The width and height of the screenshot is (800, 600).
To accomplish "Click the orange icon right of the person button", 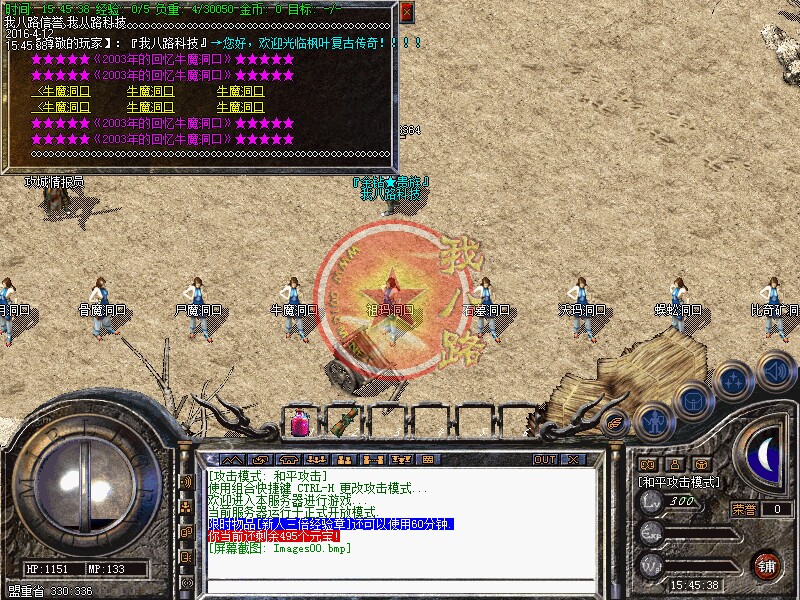I will (701, 464).
